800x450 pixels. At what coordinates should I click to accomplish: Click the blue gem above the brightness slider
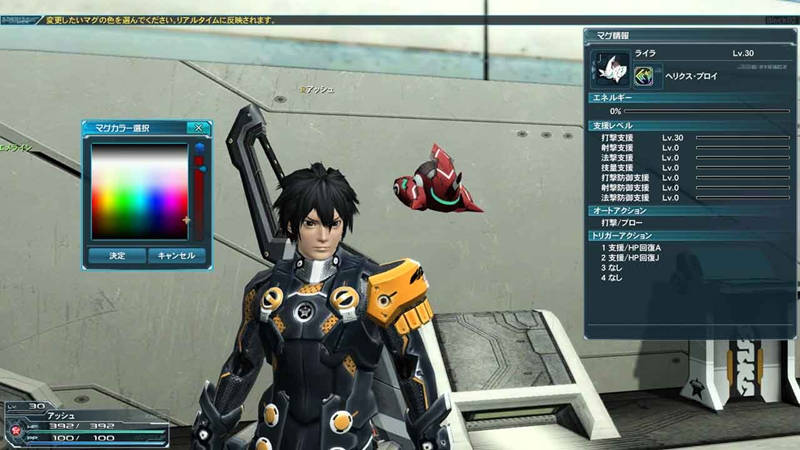click(199, 149)
